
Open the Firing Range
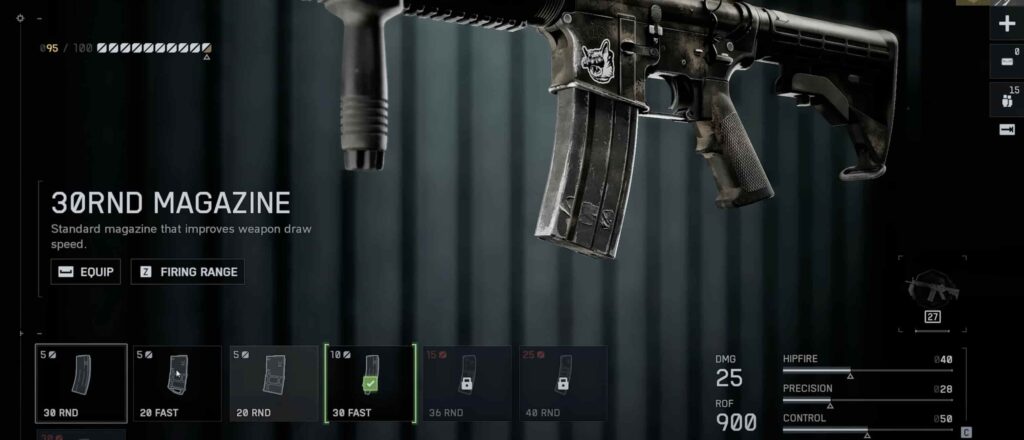188,271
